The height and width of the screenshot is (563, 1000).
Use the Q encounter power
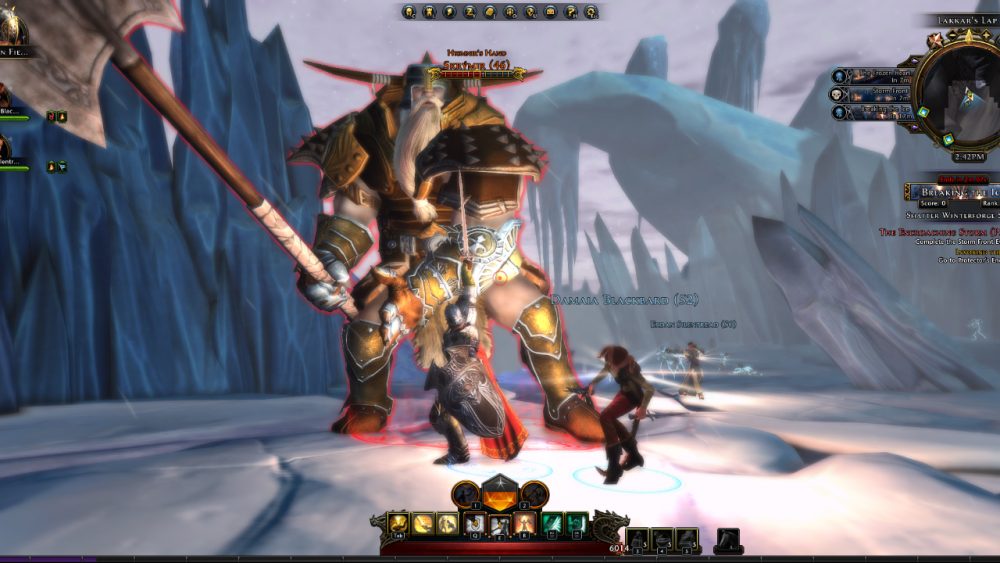tap(475, 523)
